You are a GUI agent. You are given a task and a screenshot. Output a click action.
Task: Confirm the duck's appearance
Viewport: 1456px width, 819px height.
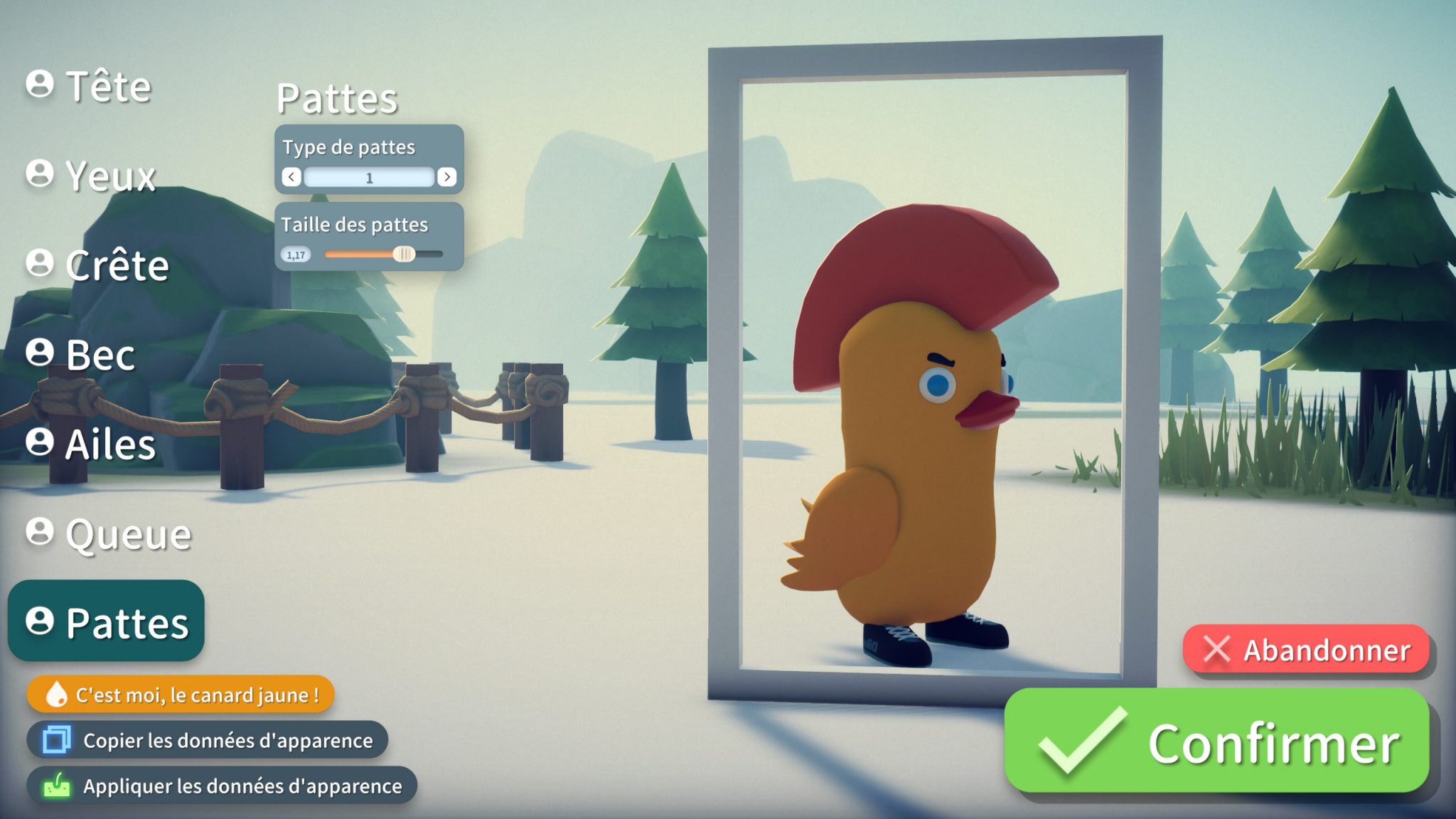pos(1216,742)
